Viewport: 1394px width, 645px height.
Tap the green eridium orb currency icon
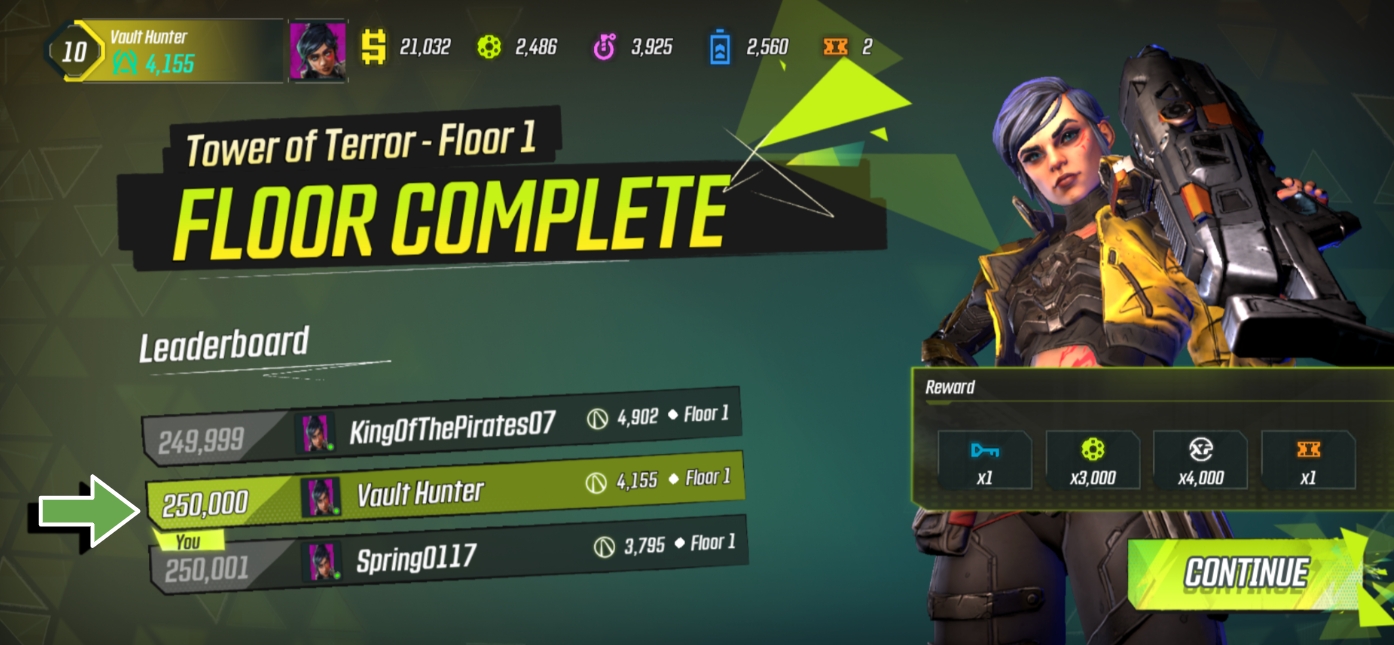tap(489, 47)
